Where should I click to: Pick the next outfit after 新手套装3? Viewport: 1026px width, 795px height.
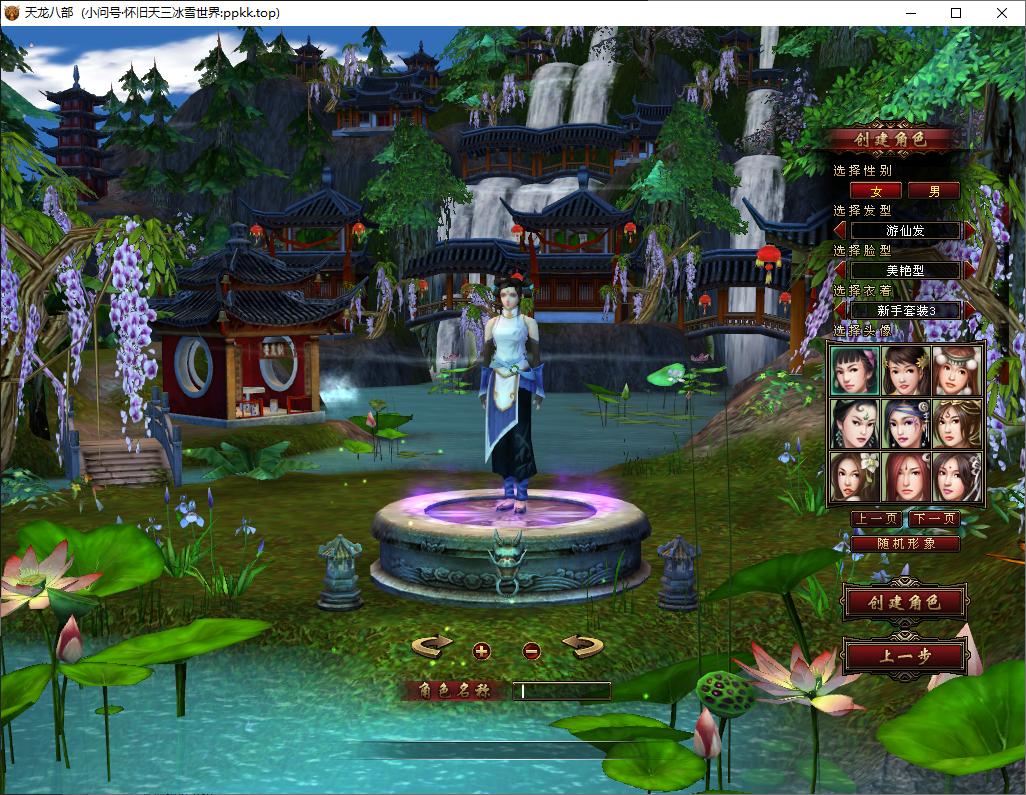[x=970, y=310]
